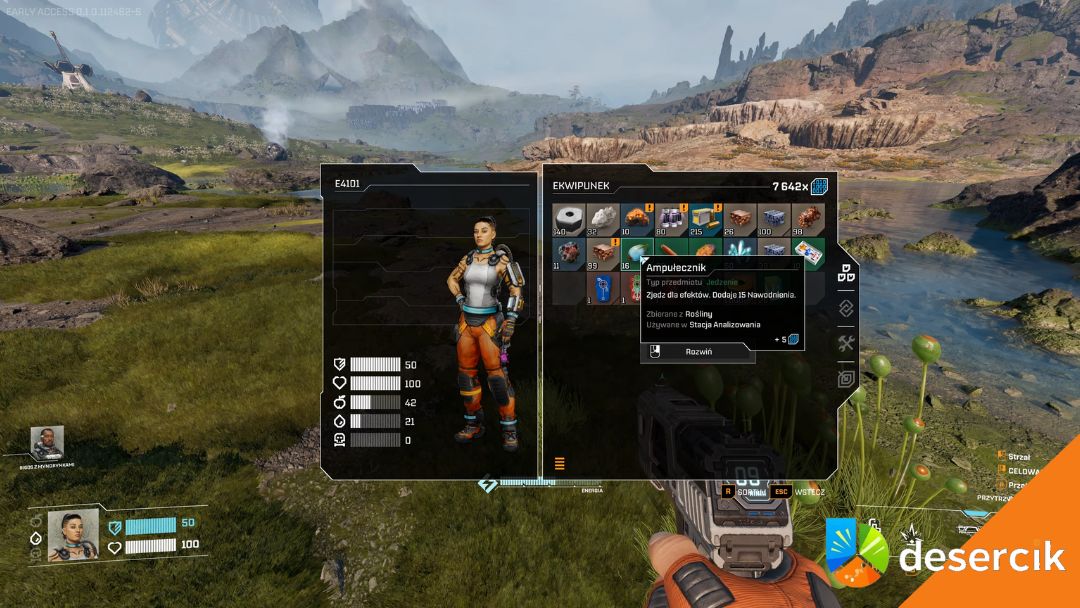
Task: Select the yellow crate item with 215
Action: 704,217
